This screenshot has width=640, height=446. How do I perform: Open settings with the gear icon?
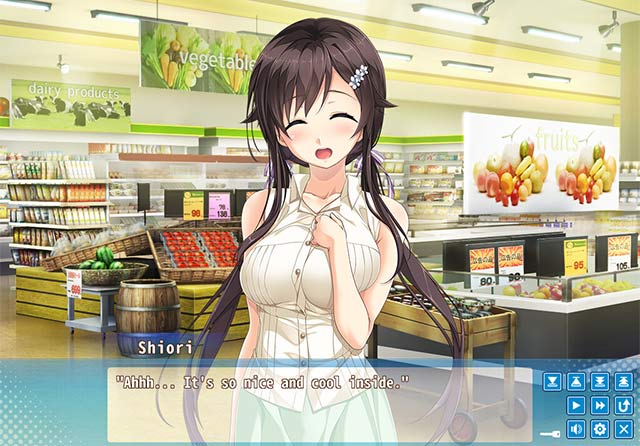click(599, 429)
